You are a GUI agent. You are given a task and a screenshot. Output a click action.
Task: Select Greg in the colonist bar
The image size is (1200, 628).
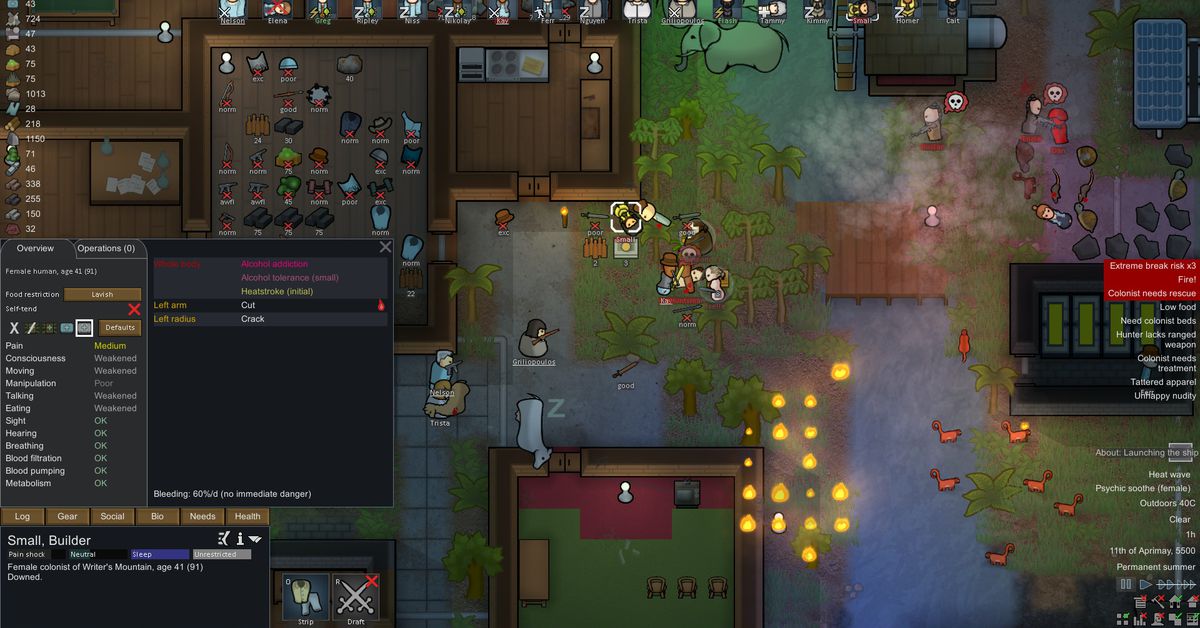(x=322, y=12)
